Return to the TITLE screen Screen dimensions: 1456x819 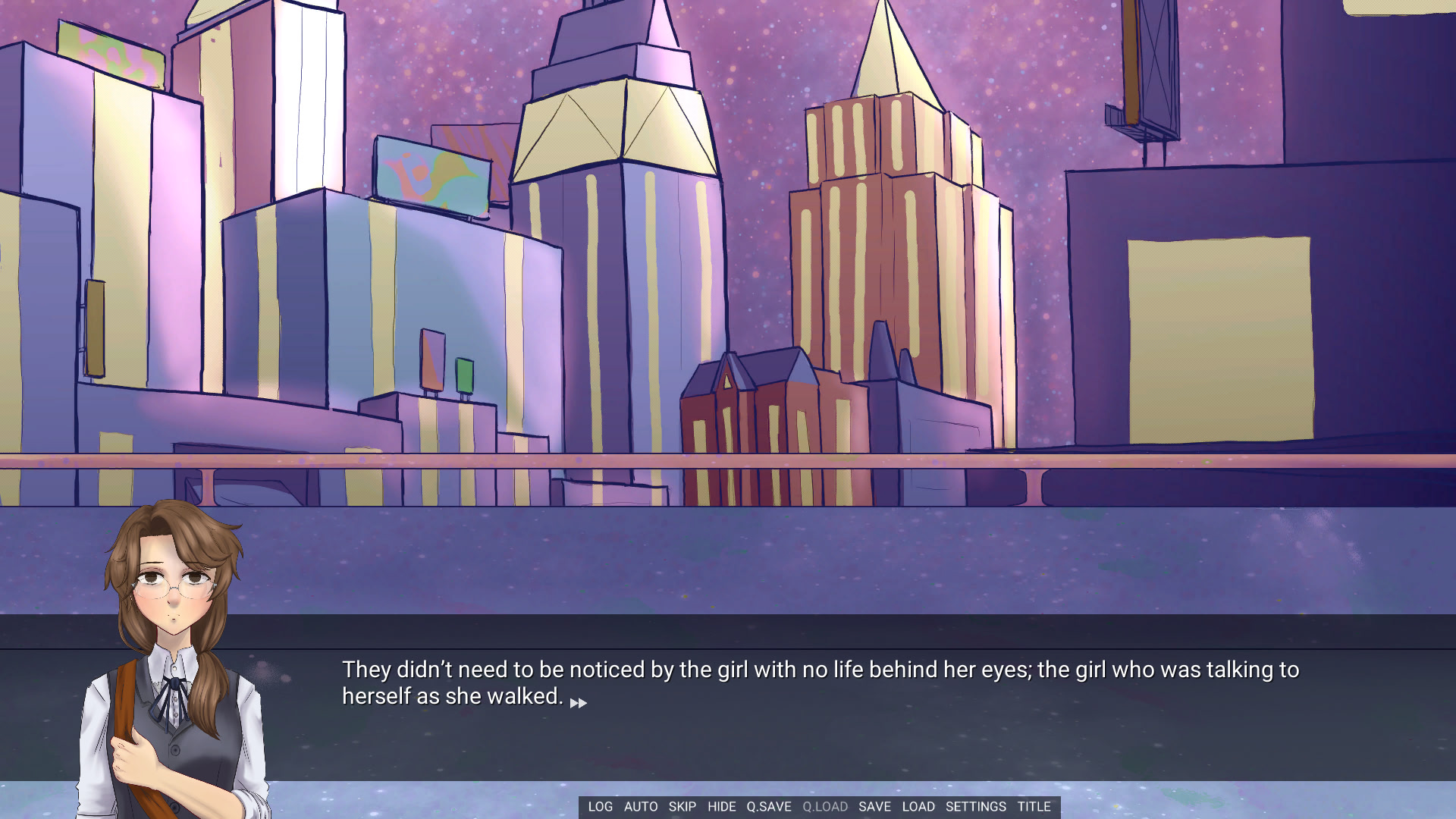tap(1034, 807)
